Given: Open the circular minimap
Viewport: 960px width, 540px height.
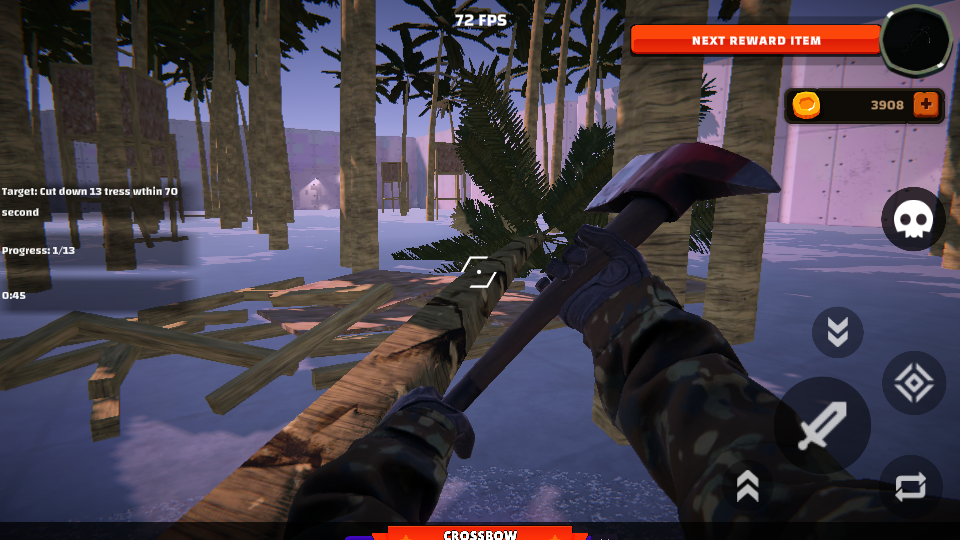Looking at the screenshot, I should 916,40.
